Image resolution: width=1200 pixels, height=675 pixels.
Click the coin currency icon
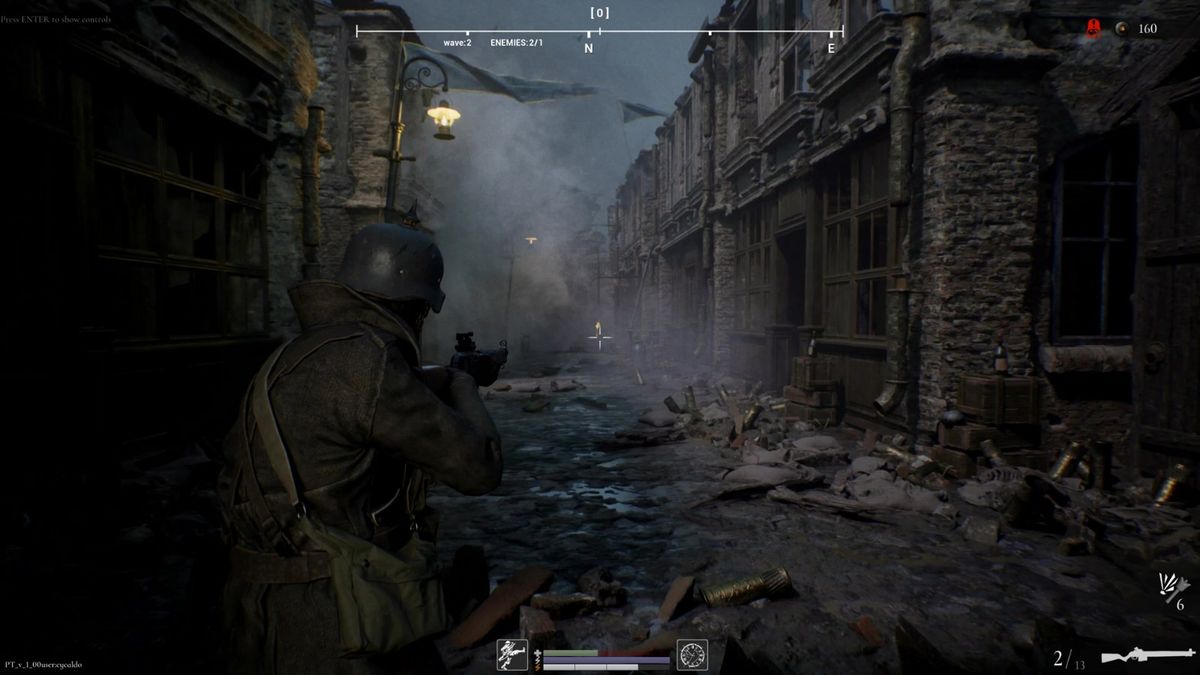[1122, 29]
